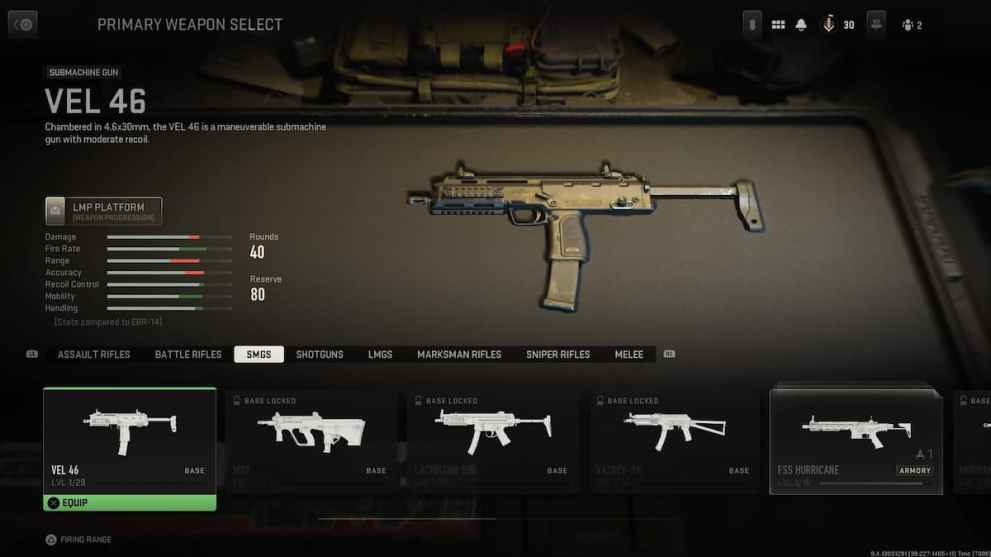This screenshot has height=557, width=991.
Task: Switch to the Shotguns tab
Action: coord(319,354)
